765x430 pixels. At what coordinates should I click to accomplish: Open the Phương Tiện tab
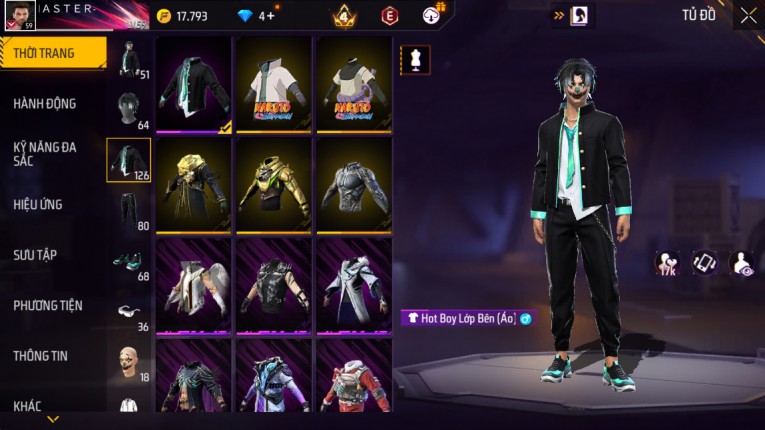(48, 305)
